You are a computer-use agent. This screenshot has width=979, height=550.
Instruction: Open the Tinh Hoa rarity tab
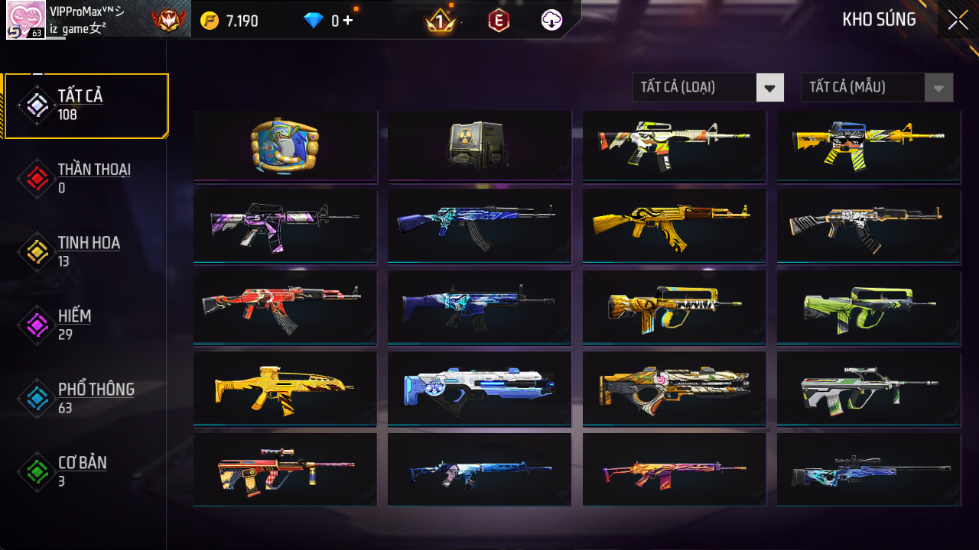coord(85,251)
